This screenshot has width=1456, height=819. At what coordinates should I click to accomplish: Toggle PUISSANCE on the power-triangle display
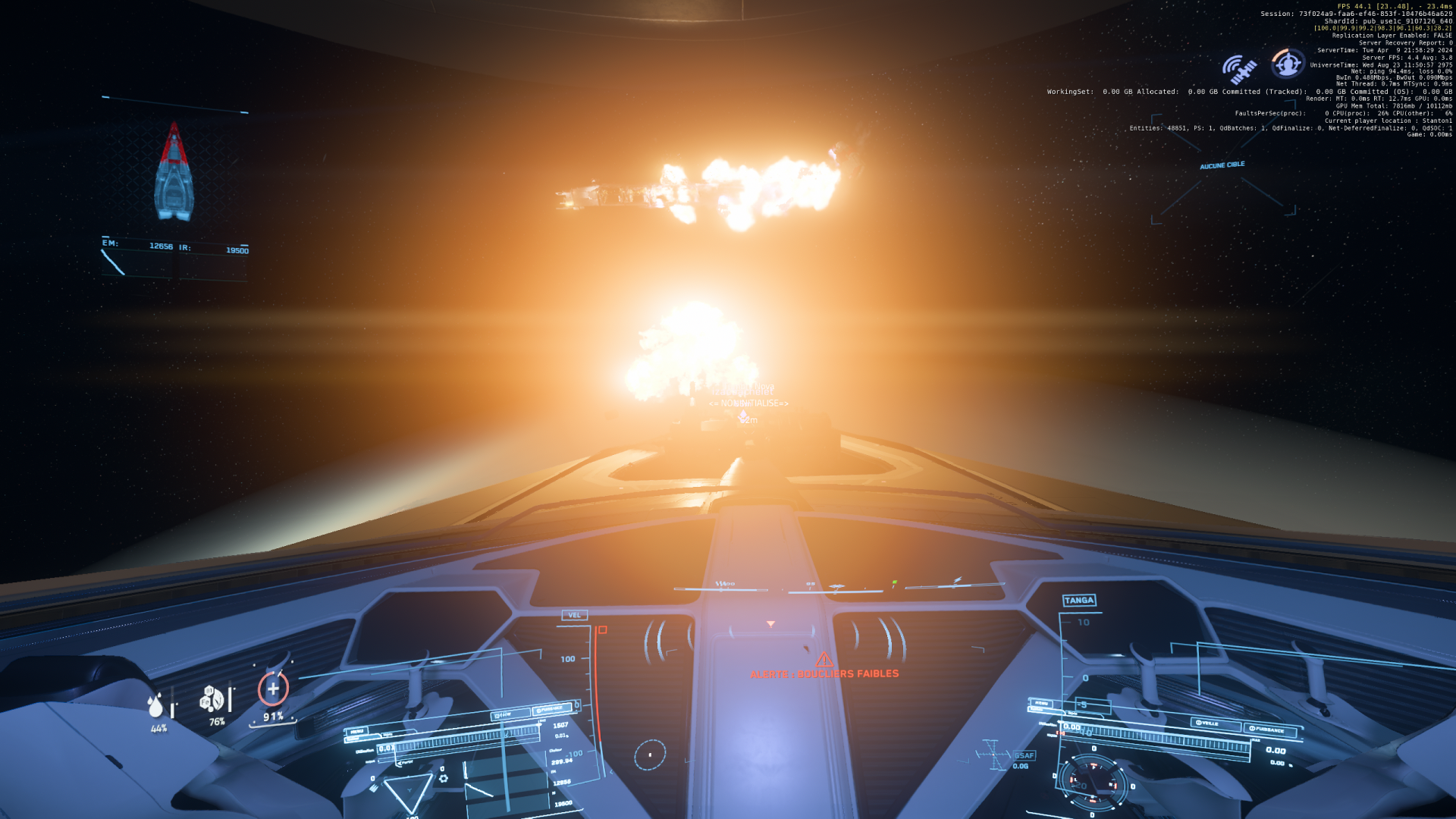(551, 709)
